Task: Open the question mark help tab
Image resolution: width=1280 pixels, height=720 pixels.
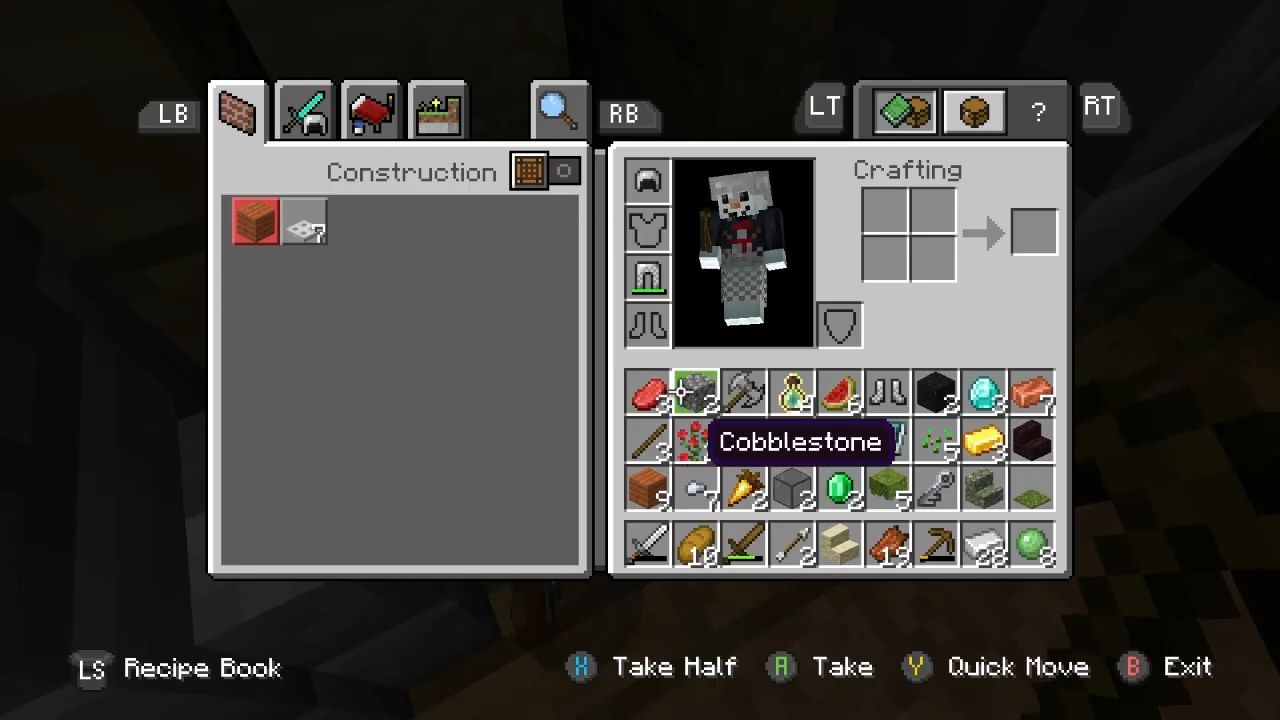Action: [1038, 111]
